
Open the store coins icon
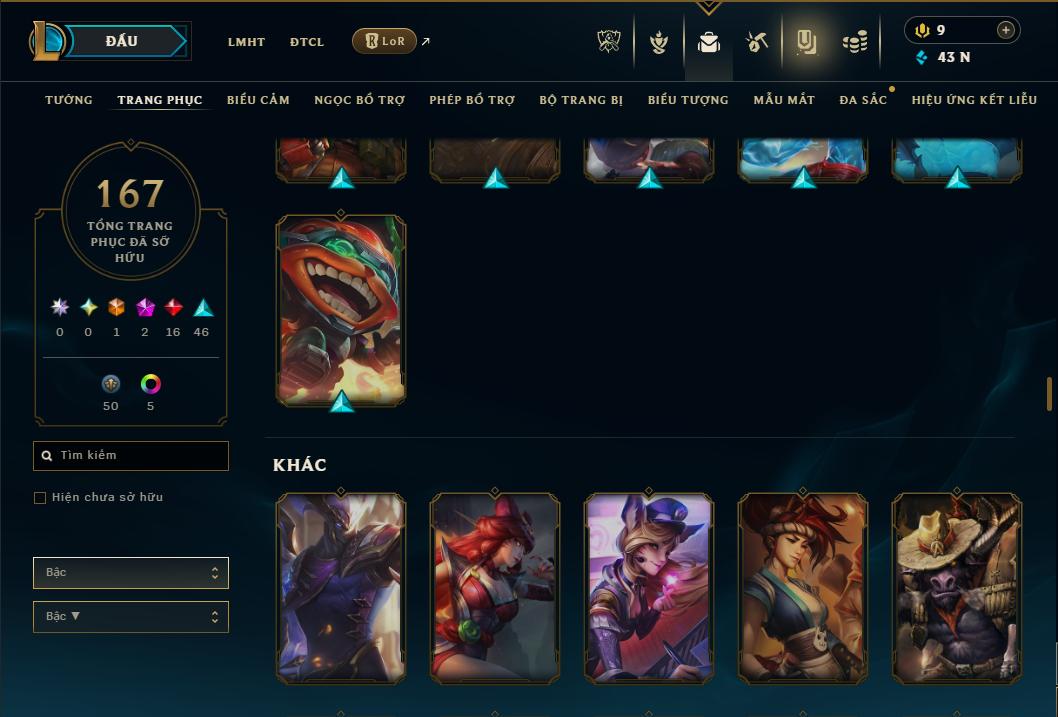coord(854,42)
